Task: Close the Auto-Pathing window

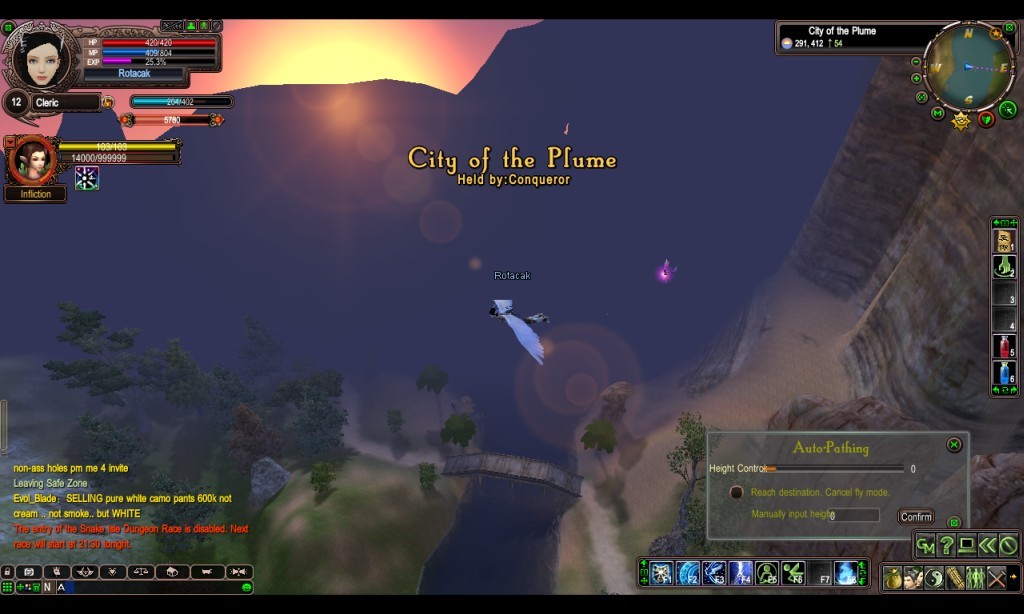Action: pos(954,444)
